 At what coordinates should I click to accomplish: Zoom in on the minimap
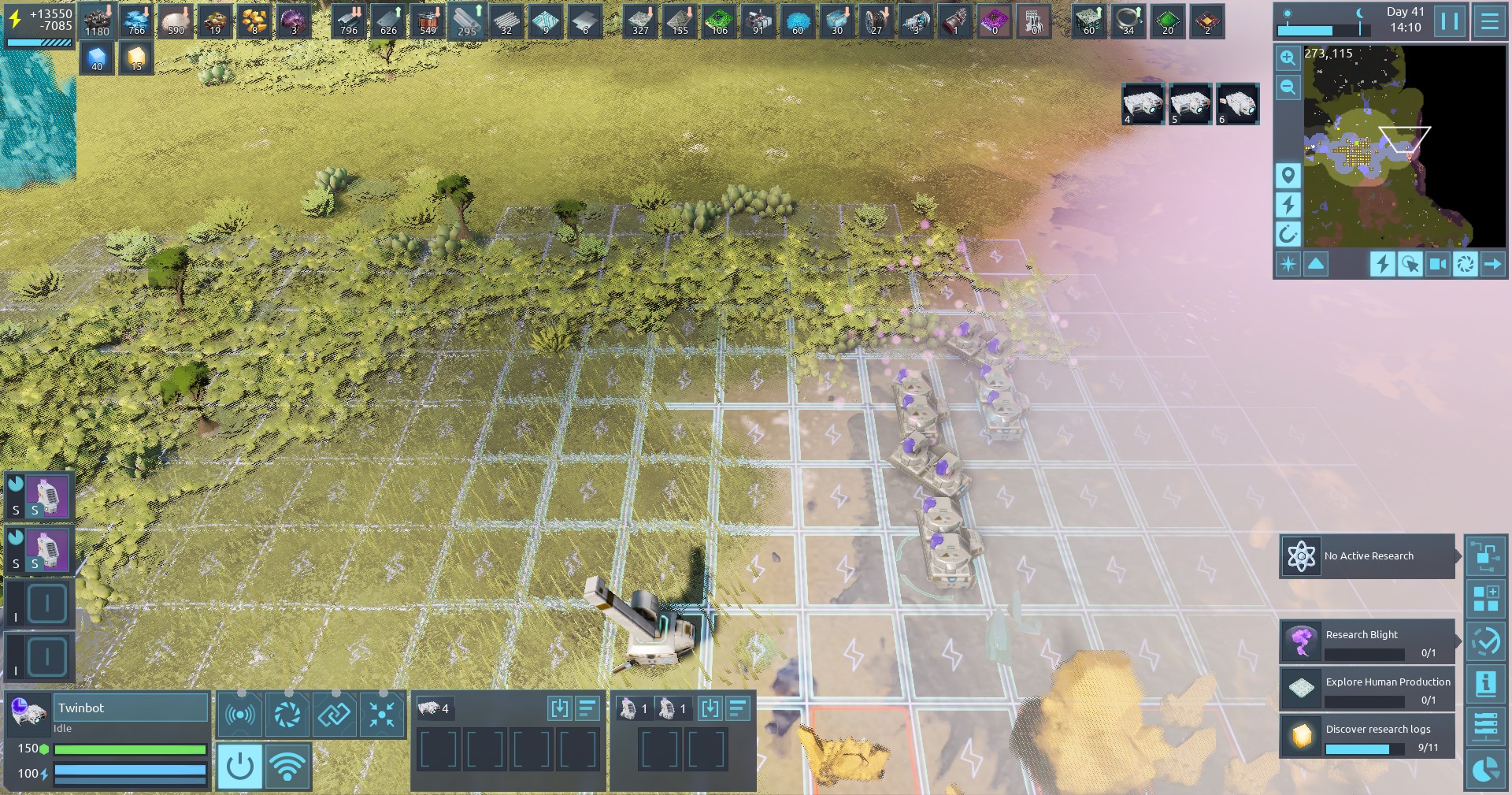click(x=1288, y=58)
